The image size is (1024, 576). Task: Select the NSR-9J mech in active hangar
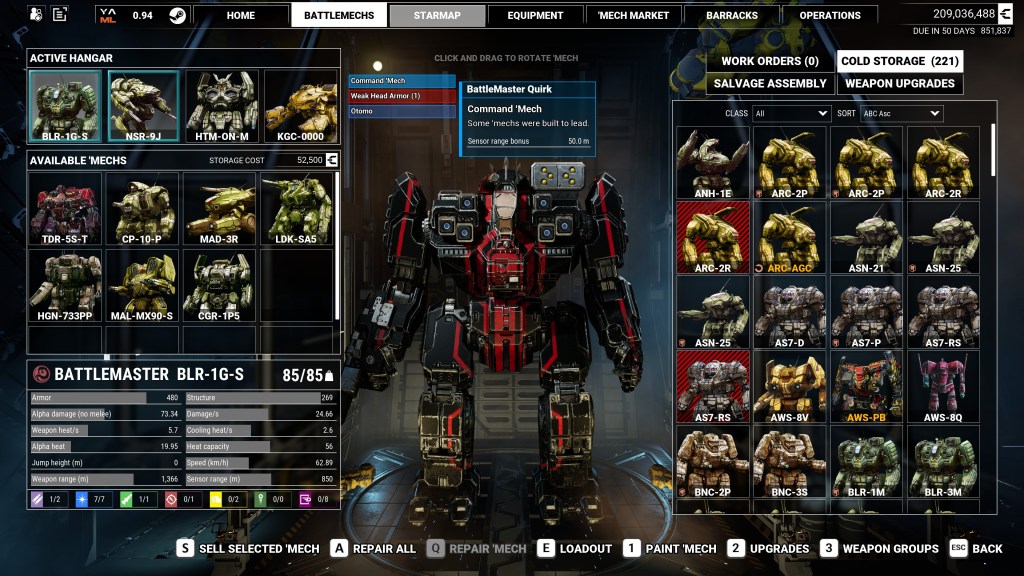click(x=143, y=106)
